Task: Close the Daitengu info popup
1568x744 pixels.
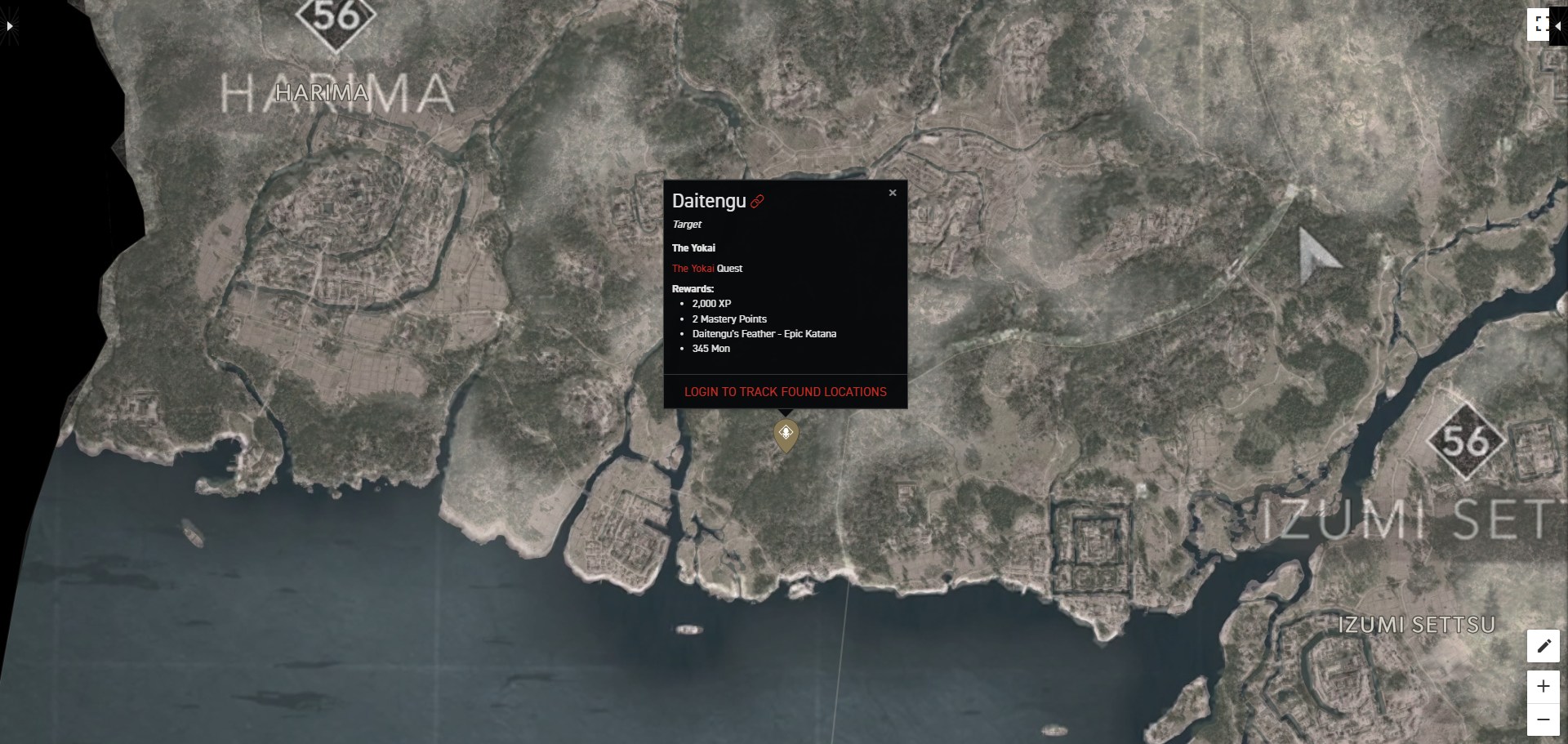Action: [x=893, y=193]
